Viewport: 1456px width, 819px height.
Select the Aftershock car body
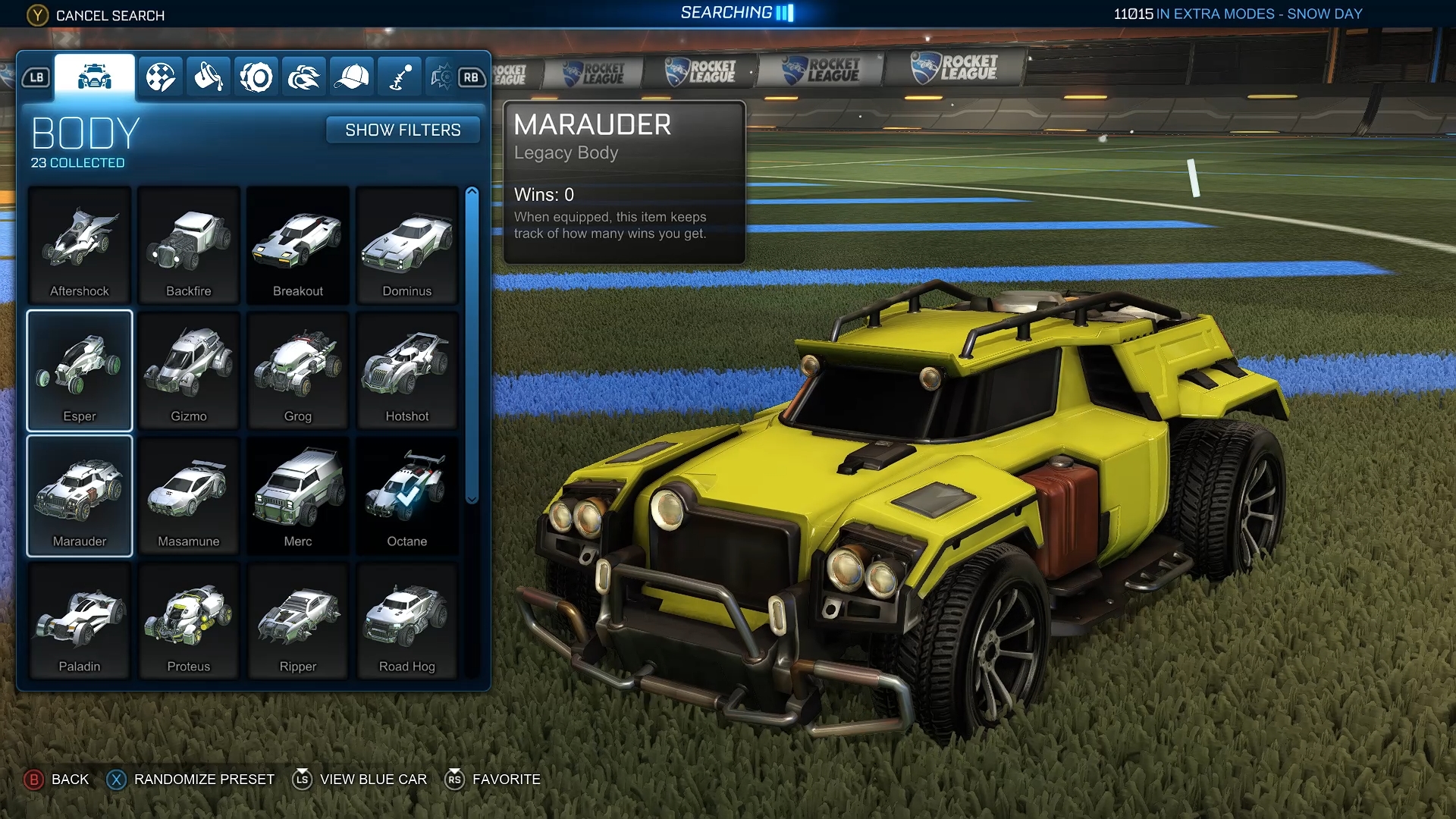[80, 246]
